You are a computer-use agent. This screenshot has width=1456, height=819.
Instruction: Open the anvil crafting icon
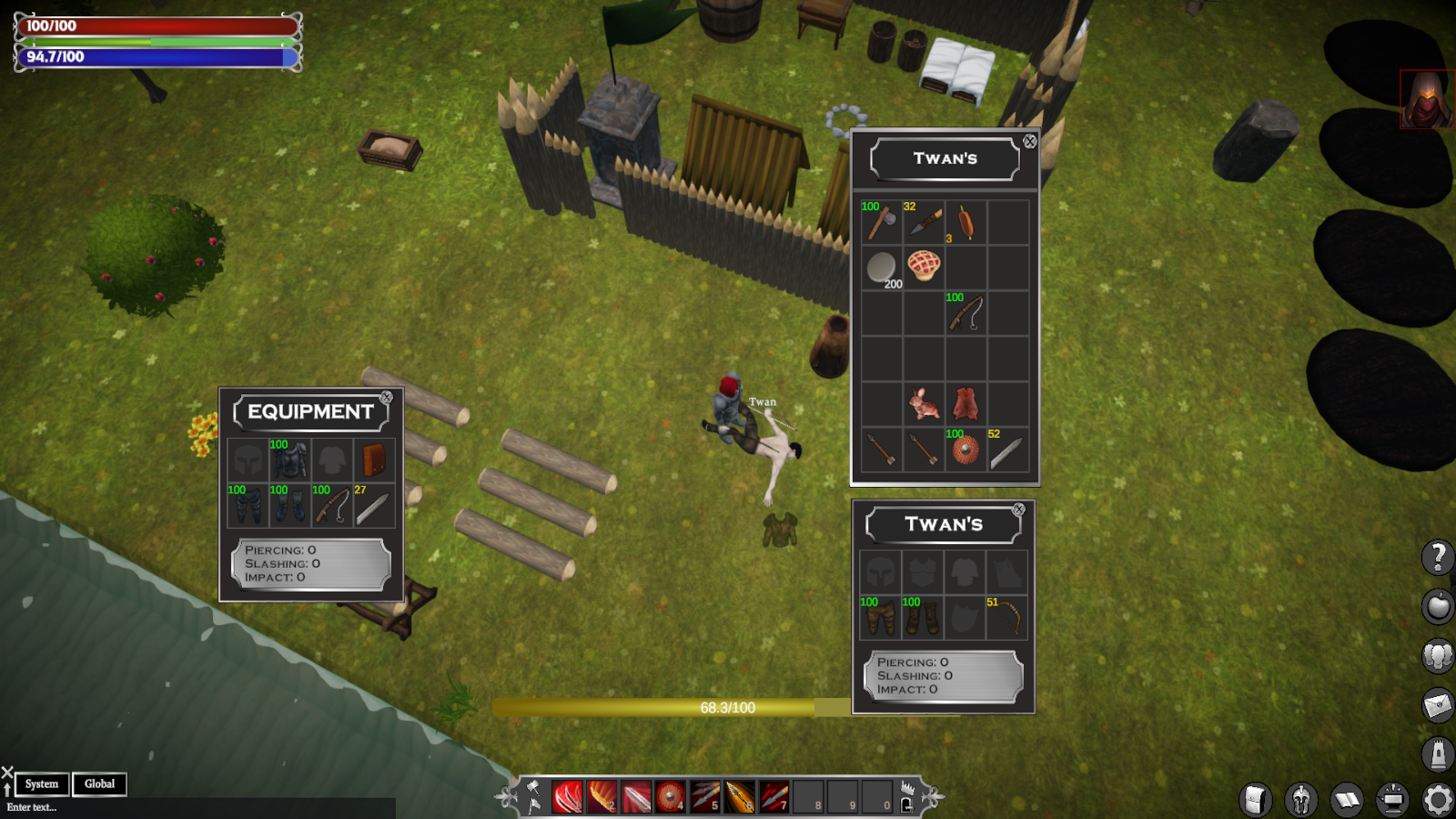point(1391,800)
